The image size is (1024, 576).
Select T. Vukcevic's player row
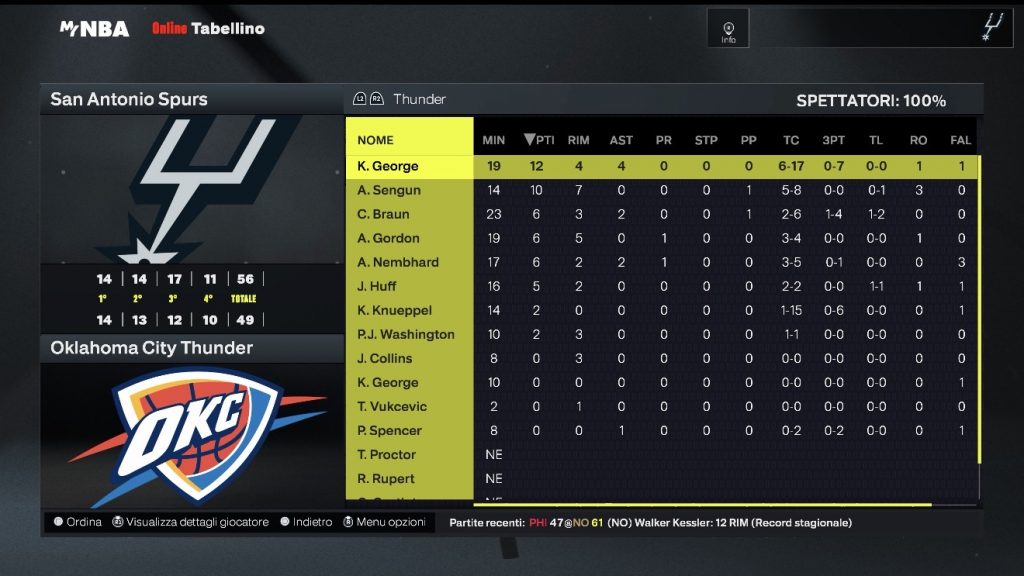(x=392, y=406)
